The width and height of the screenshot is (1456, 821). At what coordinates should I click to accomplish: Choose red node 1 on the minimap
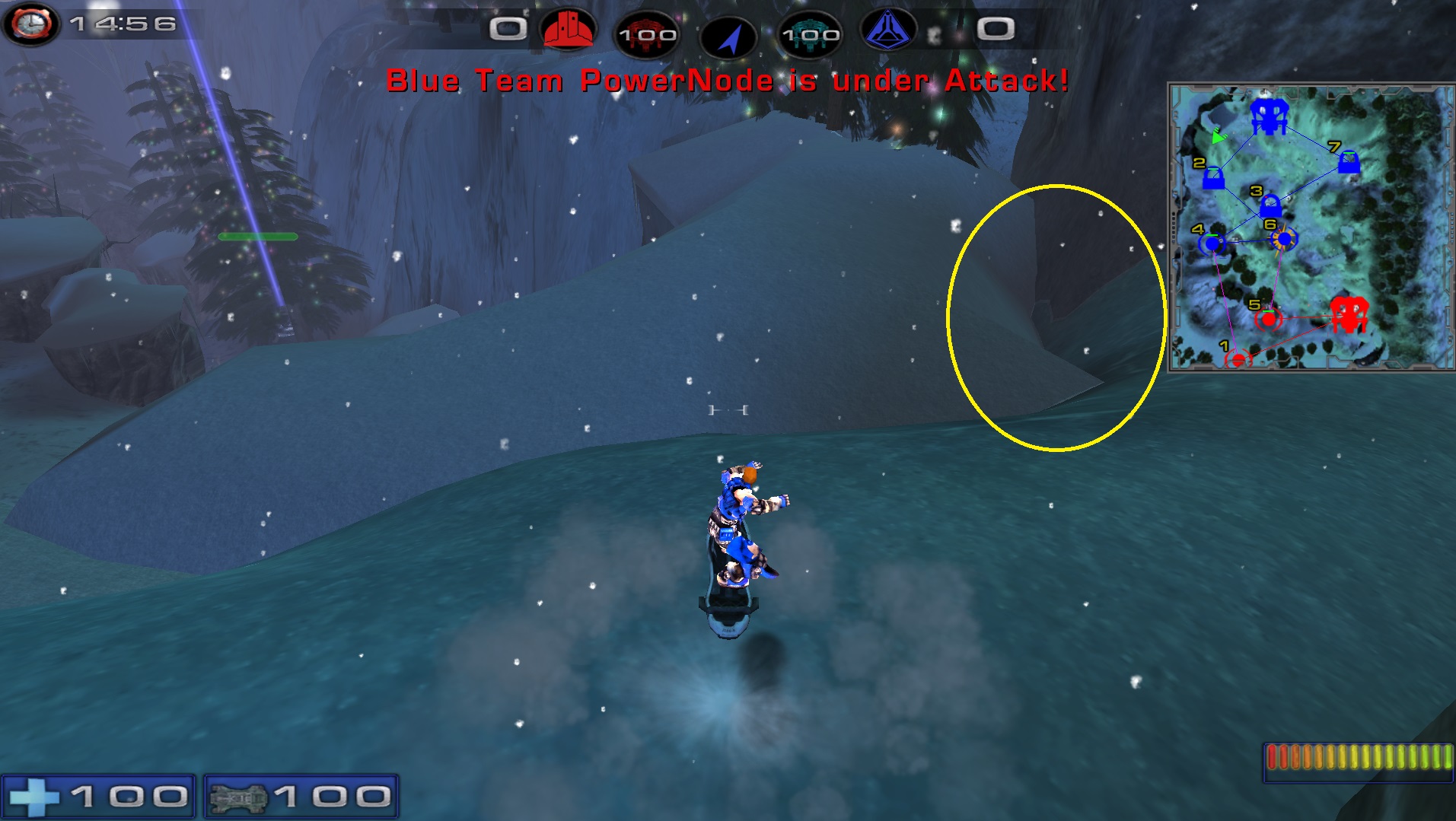(1238, 359)
